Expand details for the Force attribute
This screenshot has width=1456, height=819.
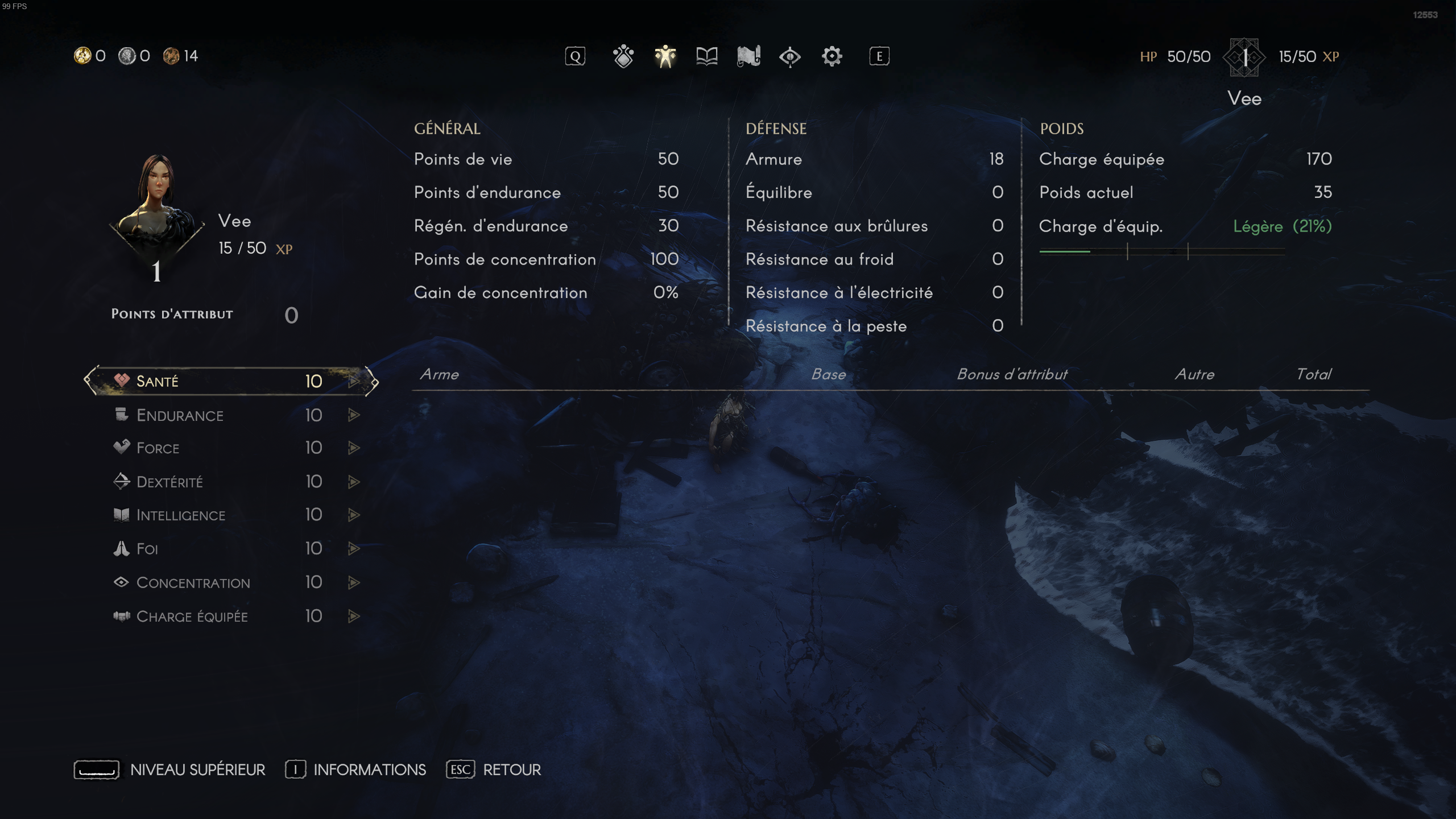pyautogui.click(x=354, y=448)
